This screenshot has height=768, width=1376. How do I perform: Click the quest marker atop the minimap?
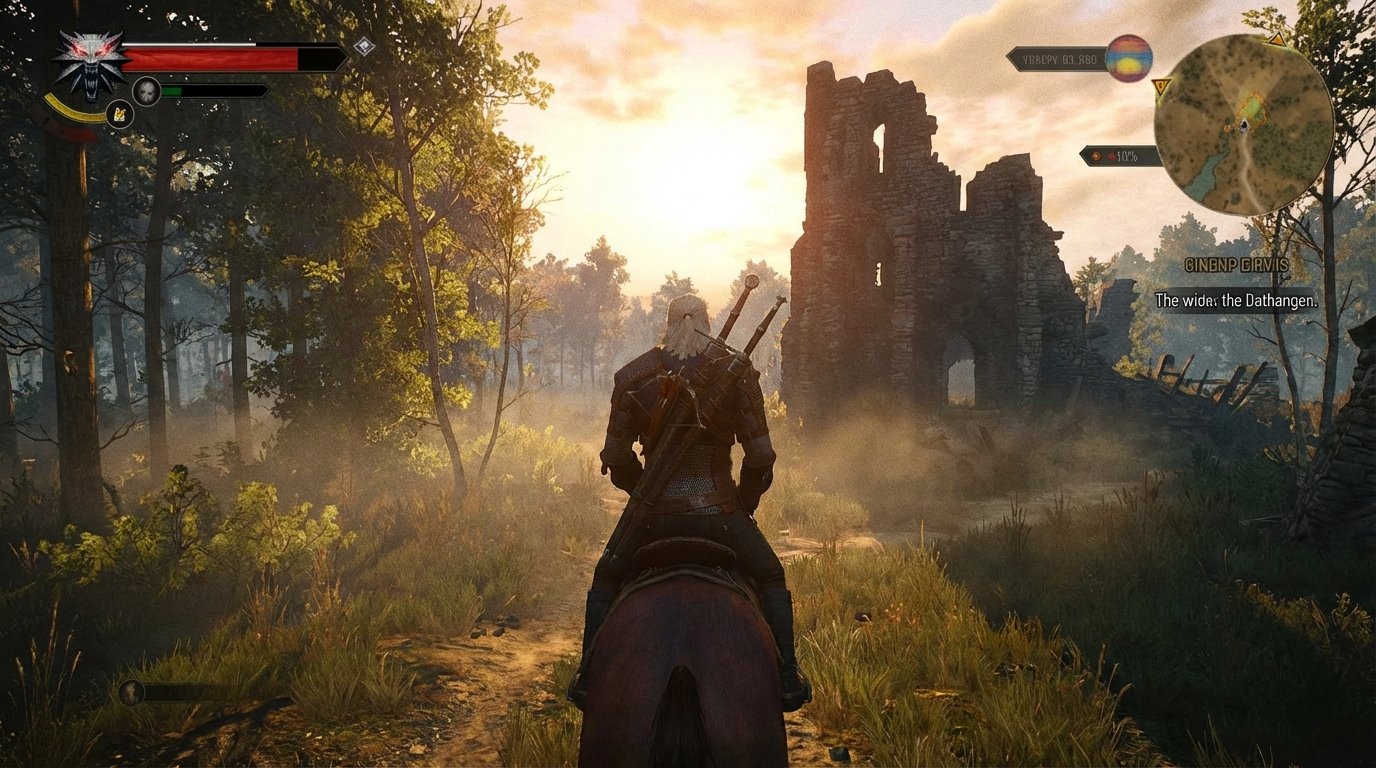(1277, 40)
